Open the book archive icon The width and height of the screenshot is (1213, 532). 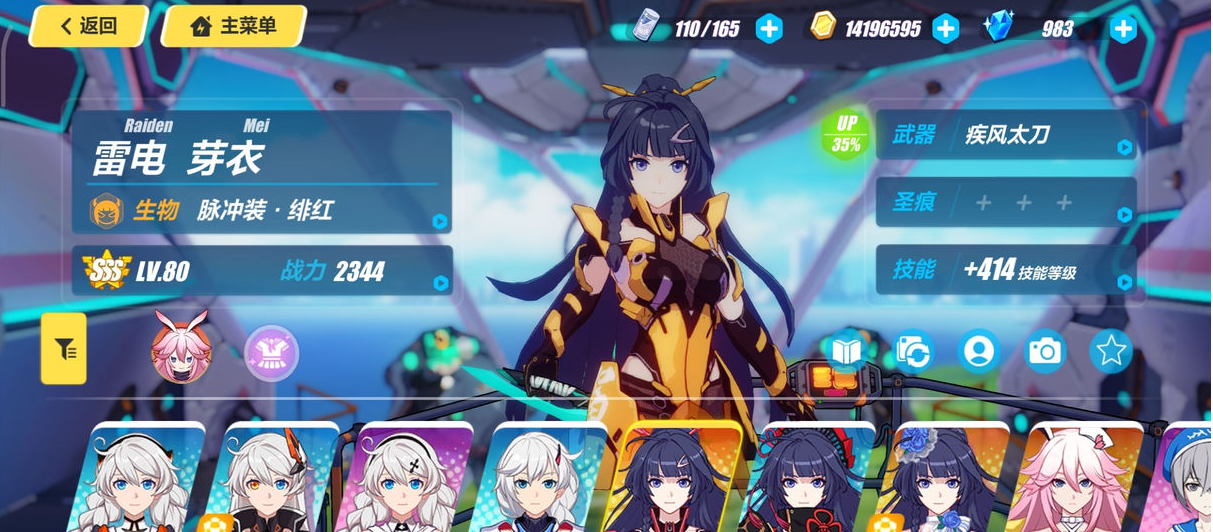[847, 351]
